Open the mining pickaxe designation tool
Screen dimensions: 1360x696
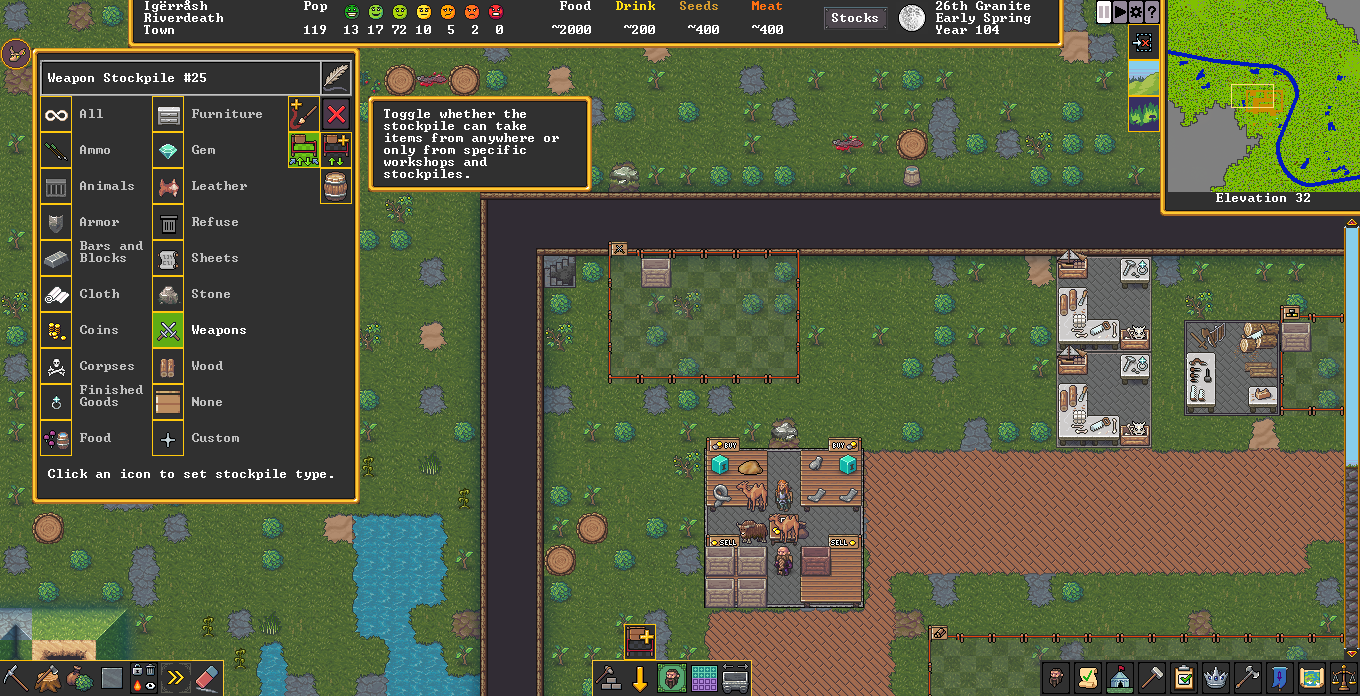pyautogui.click(x=17, y=679)
